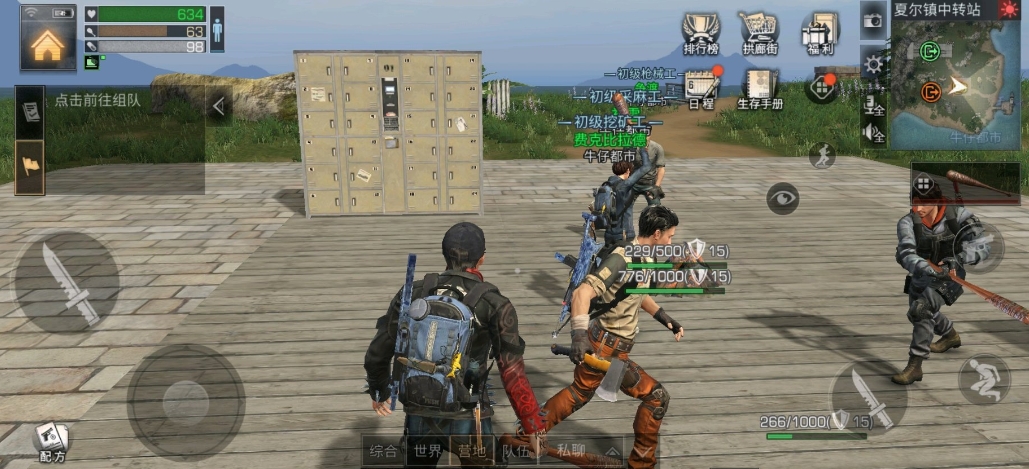Toggle the crouch stance button
Screen dimensions: 1029x469
click(x=983, y=380)
